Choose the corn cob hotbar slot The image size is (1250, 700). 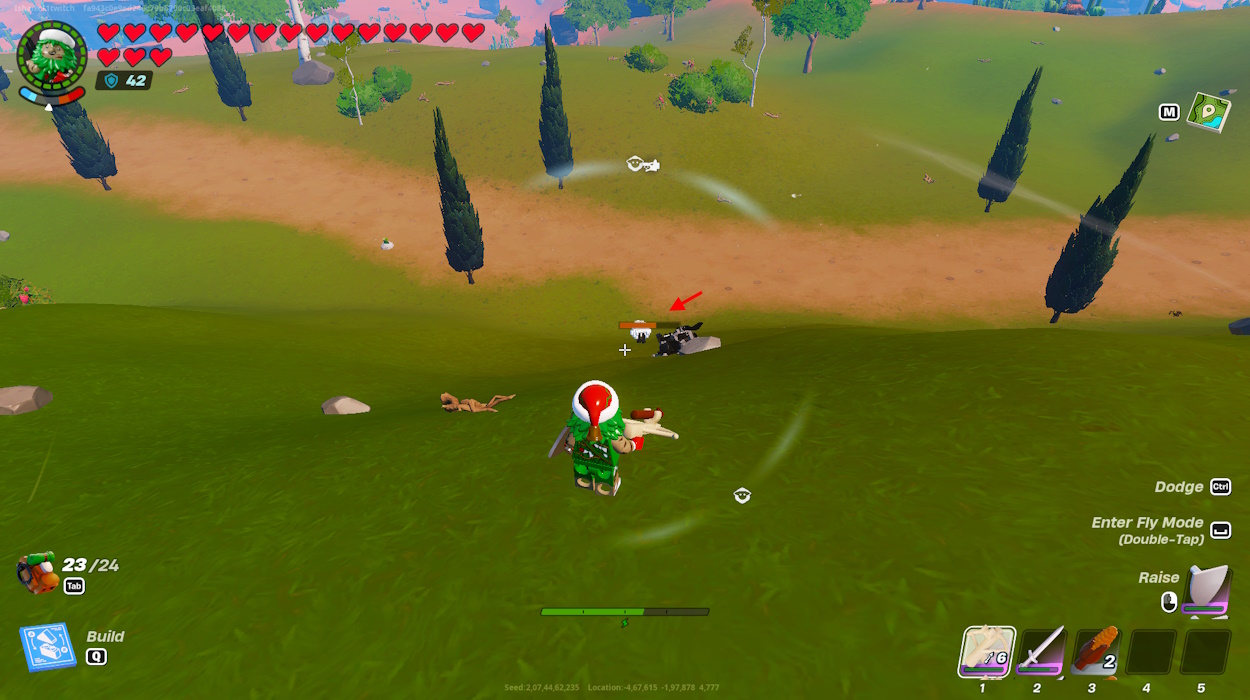tap(1095, 652)
